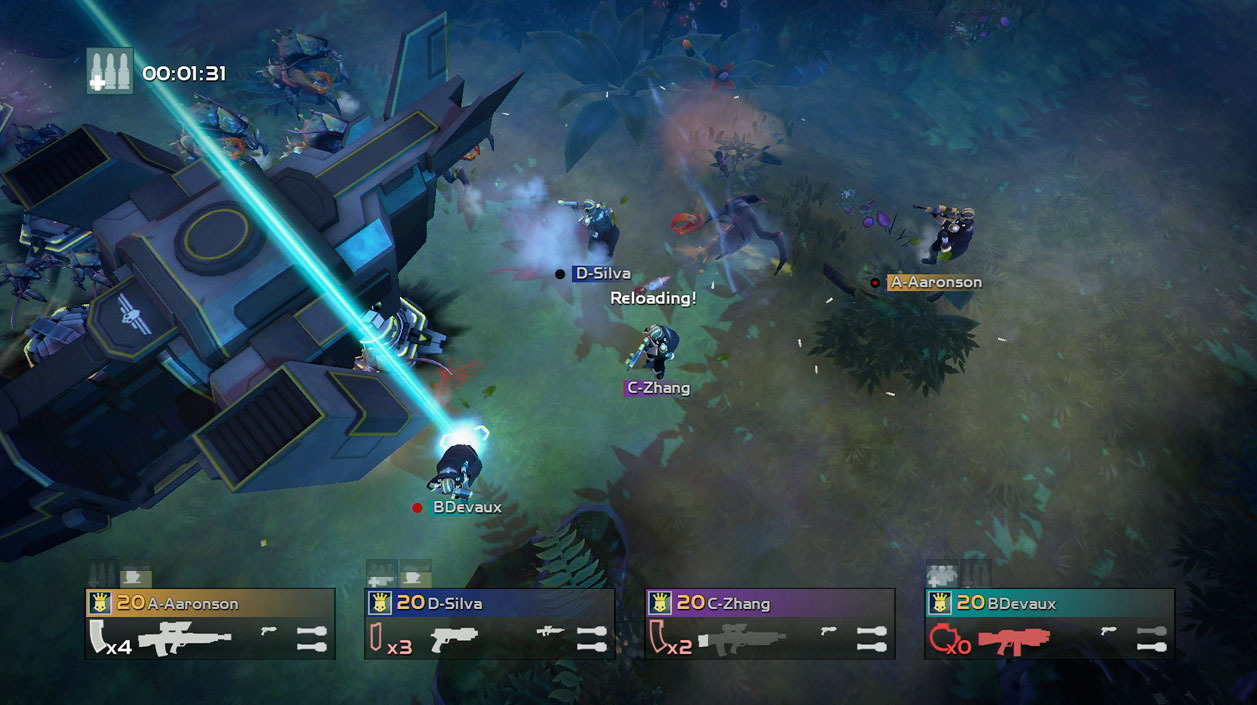This screenshot has height=705, width=1257.
Task: Click A-Aaronson's skull rank badge
Action: (99, 603)
